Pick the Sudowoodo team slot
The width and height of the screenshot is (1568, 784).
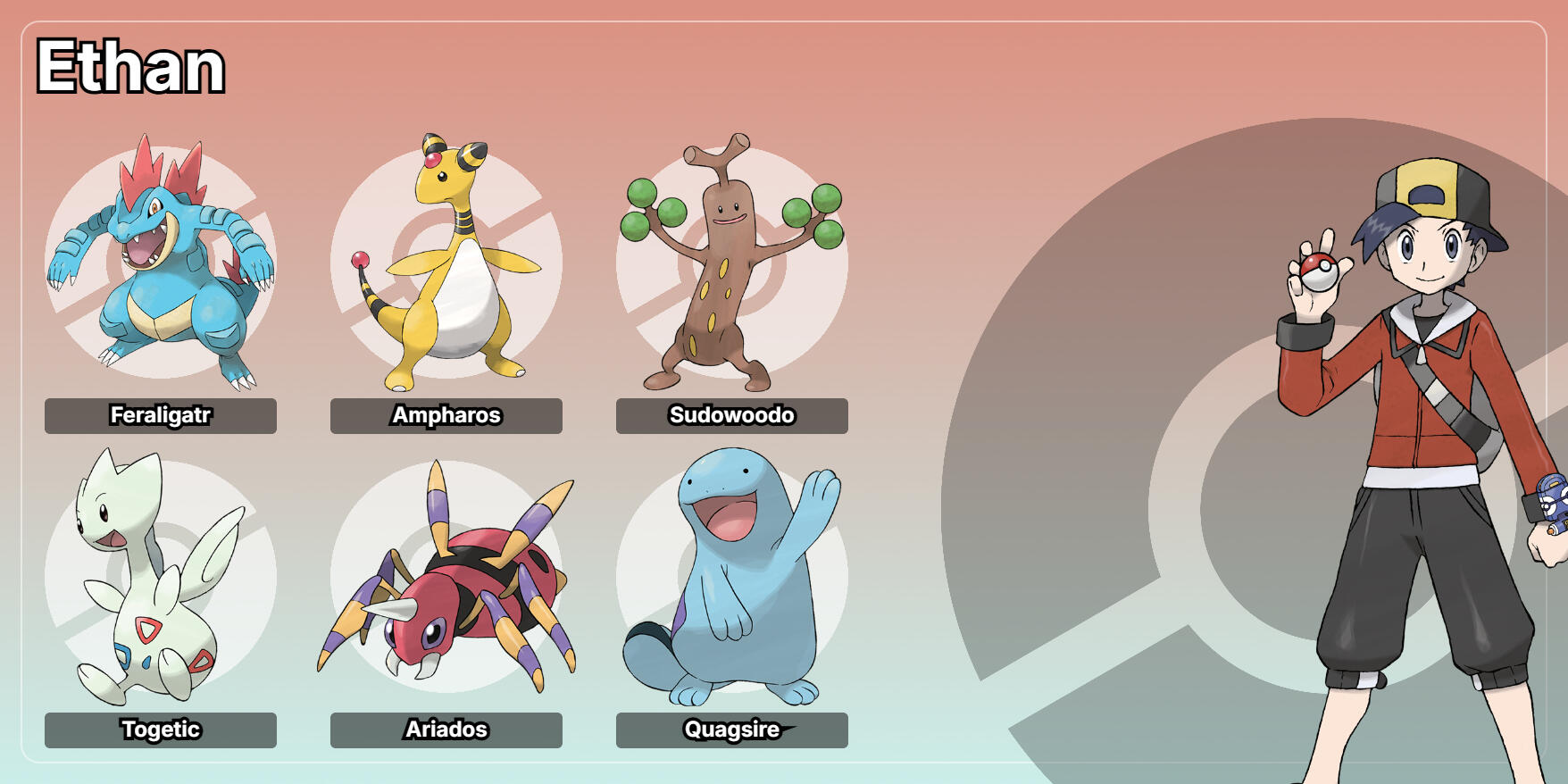(732, 263)
